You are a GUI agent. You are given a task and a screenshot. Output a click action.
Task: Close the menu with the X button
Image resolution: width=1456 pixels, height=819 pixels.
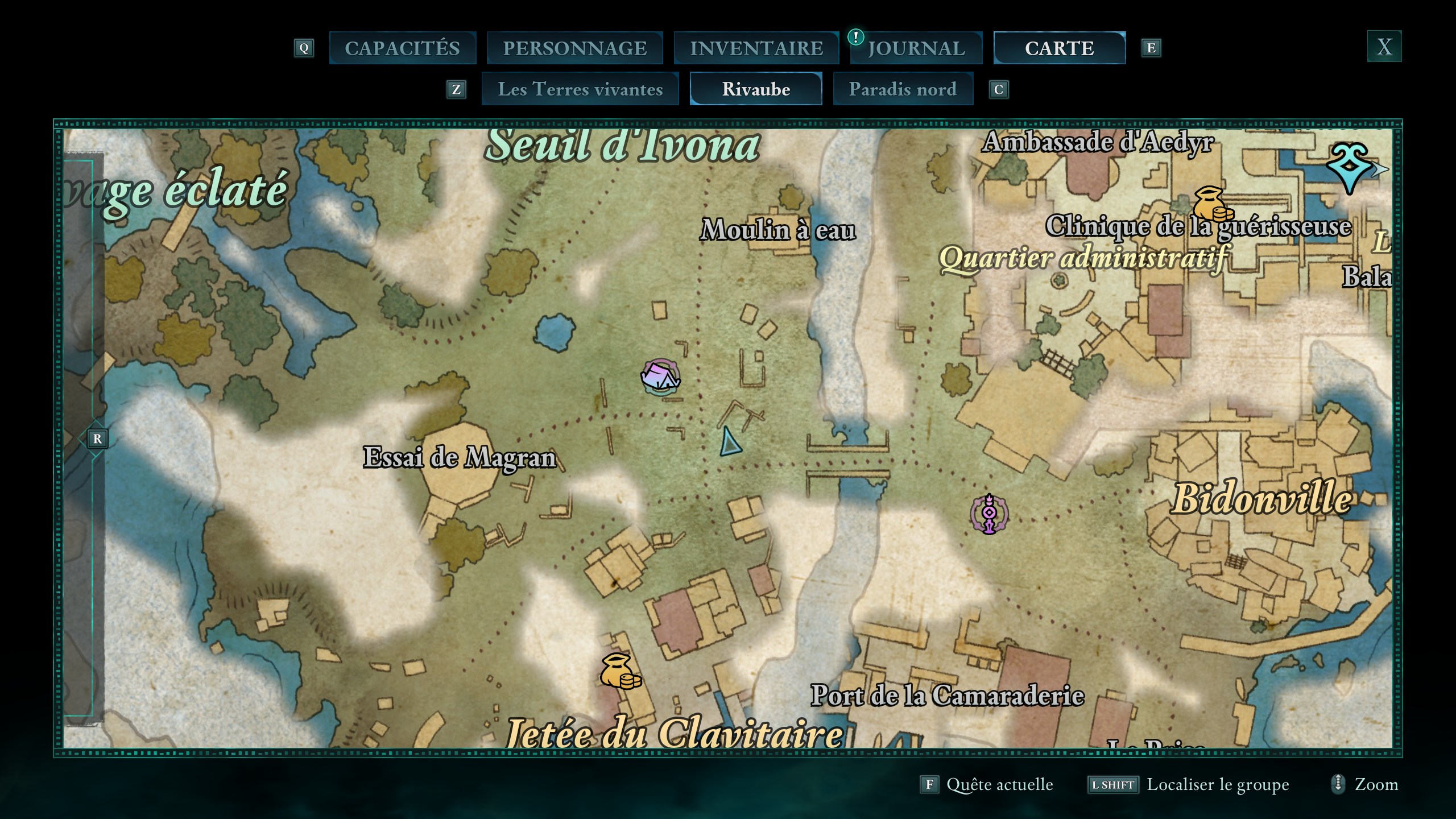pyautogui.click(x=1384, y=47)
